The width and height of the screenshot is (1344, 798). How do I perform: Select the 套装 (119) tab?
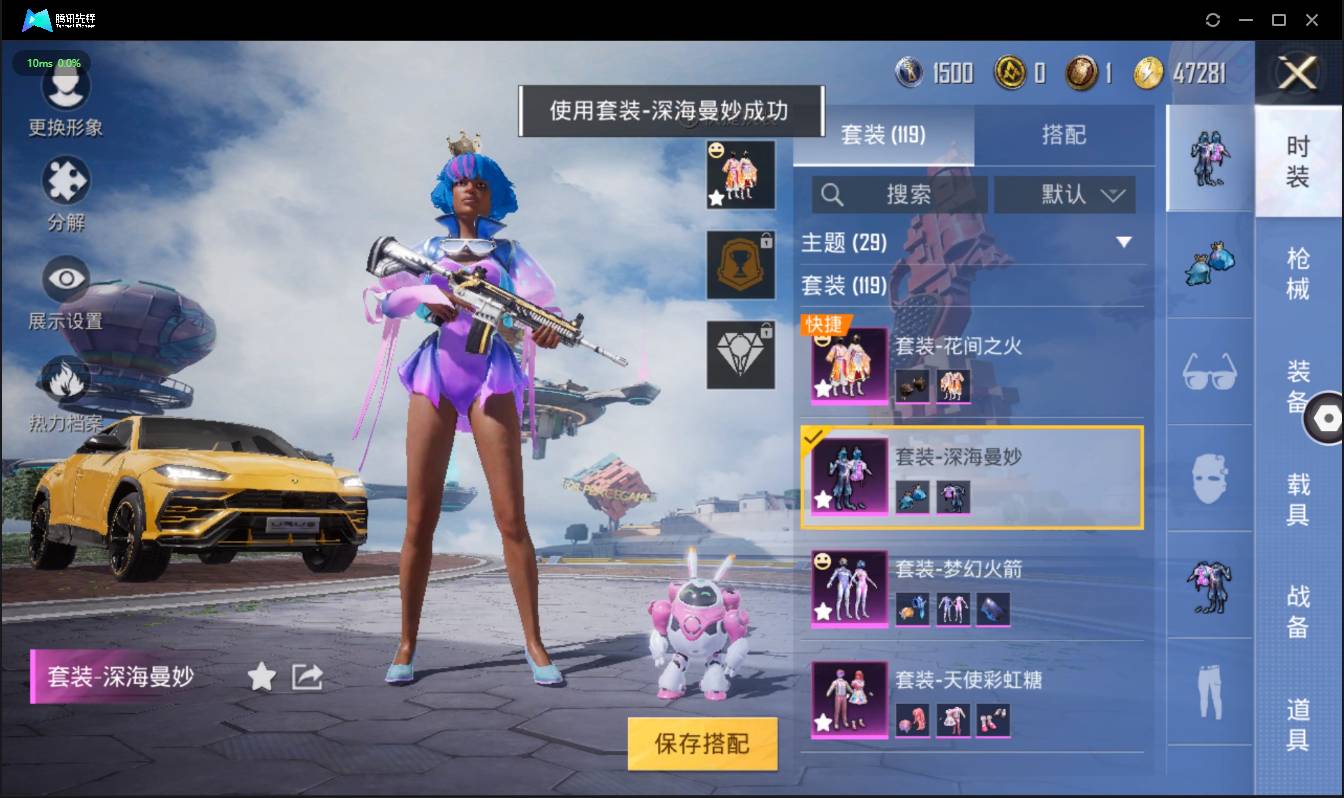[x=883, y=135]
